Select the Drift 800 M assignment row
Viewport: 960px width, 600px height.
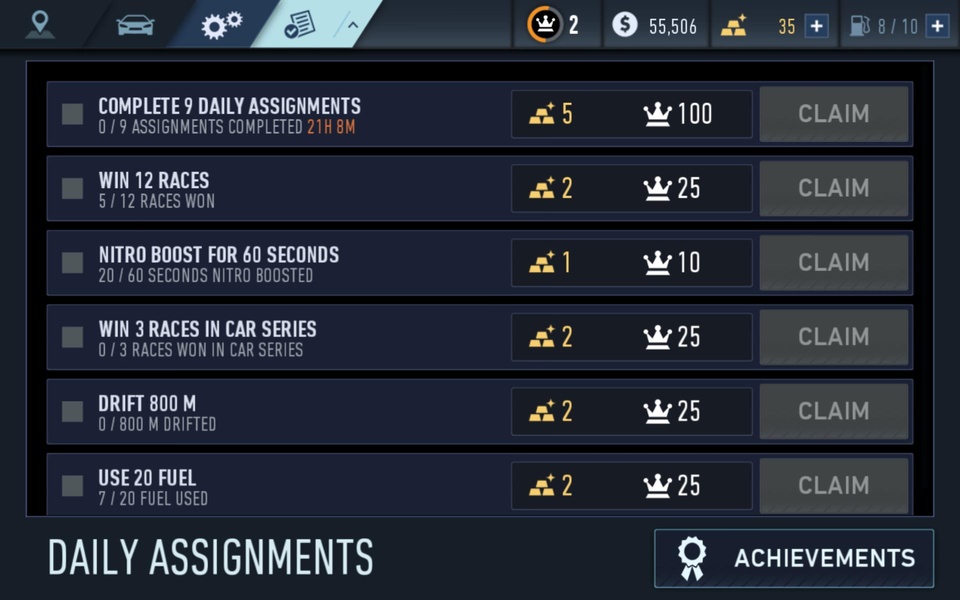pos(280,411)
